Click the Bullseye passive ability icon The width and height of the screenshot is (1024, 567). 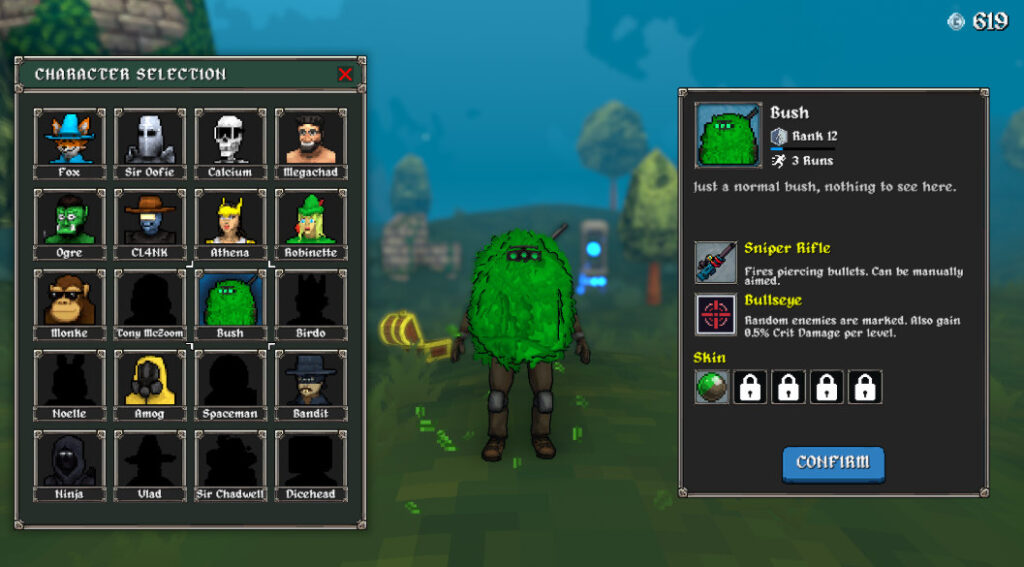(716, 314)
